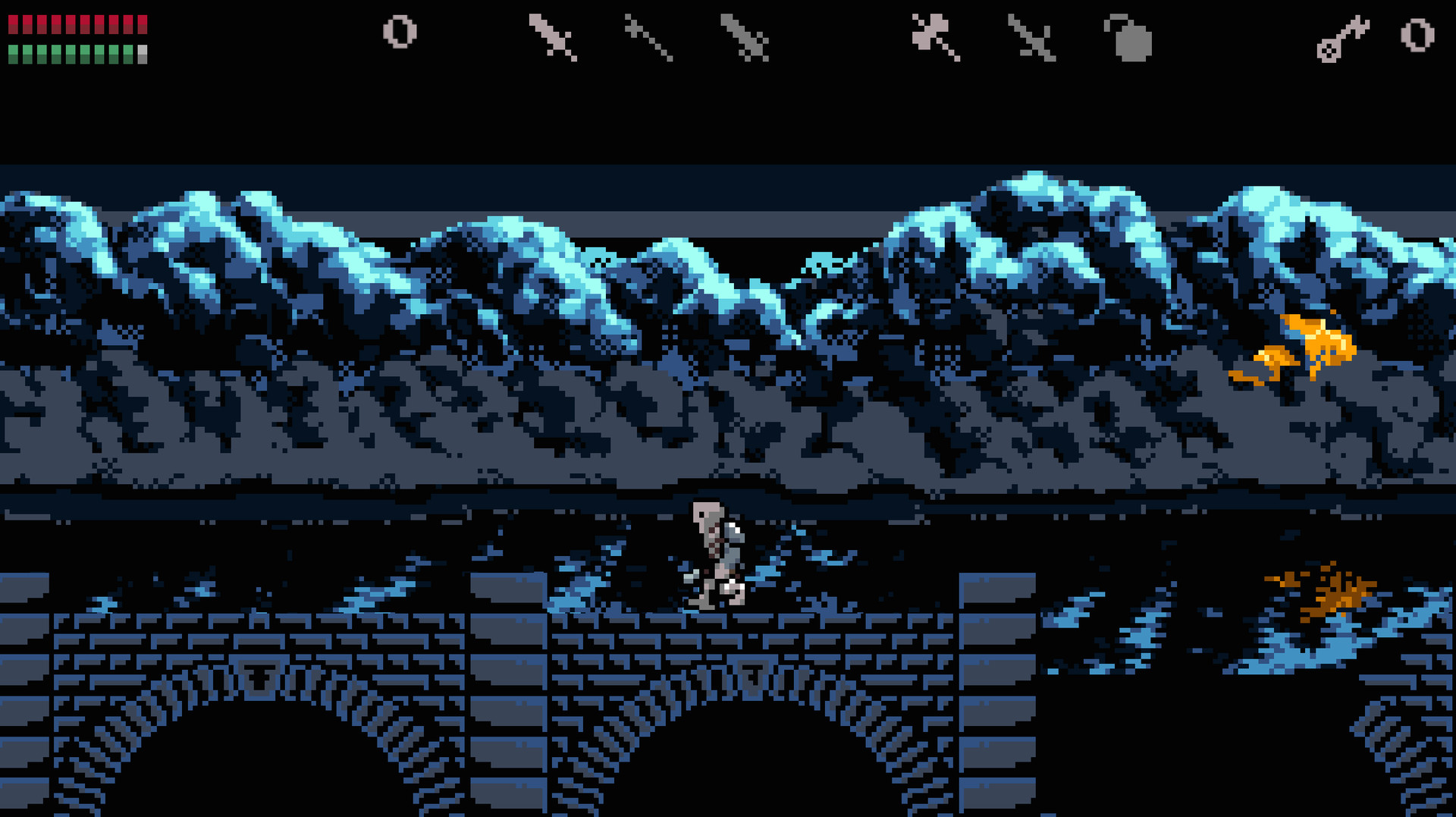The width and height of the screenshot is (1456, 817).
Task: Click the red health bar
Action: click(76, 23)
